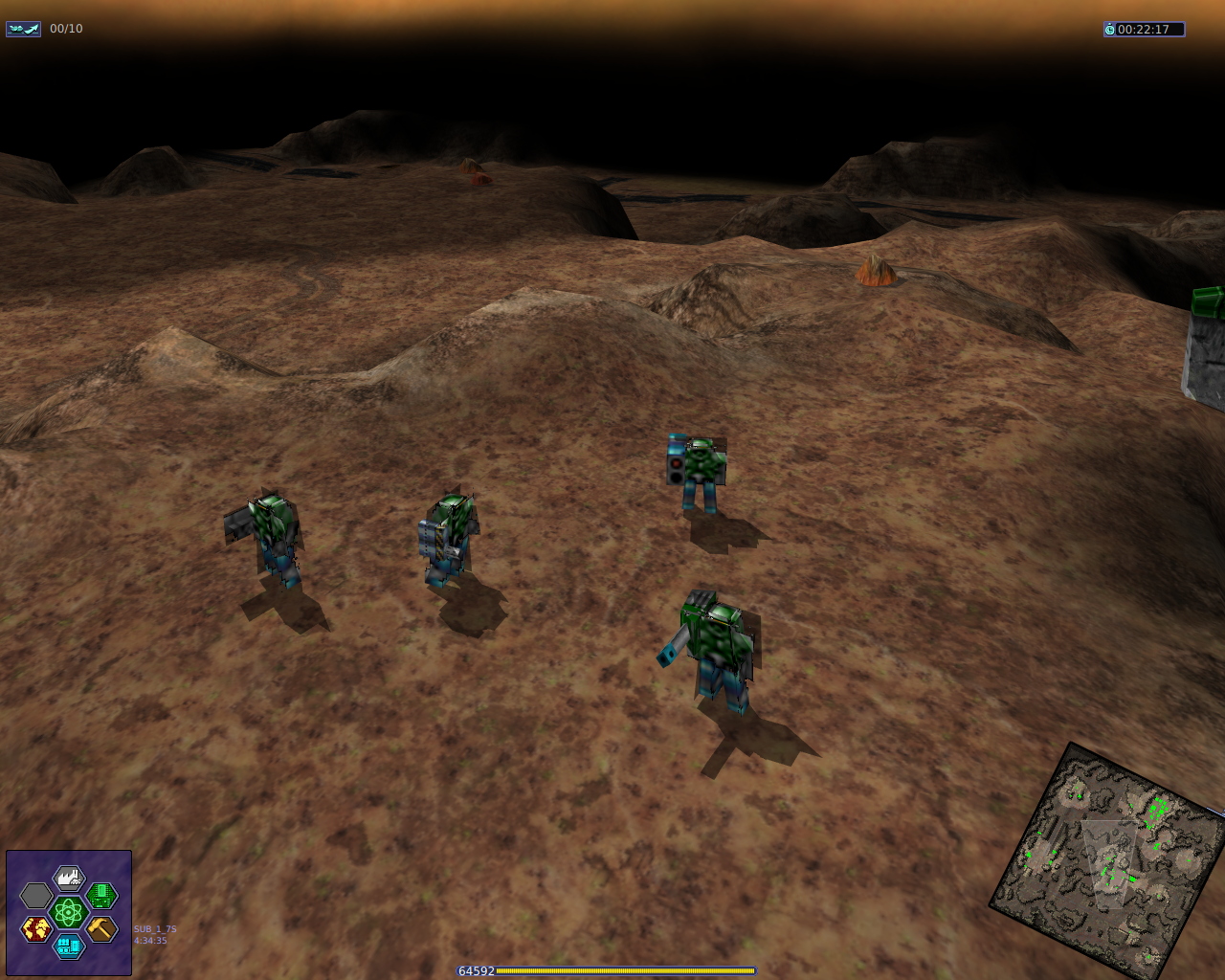Select the middle mech with striped armor

pyautogui.click(x=447, y=536)
